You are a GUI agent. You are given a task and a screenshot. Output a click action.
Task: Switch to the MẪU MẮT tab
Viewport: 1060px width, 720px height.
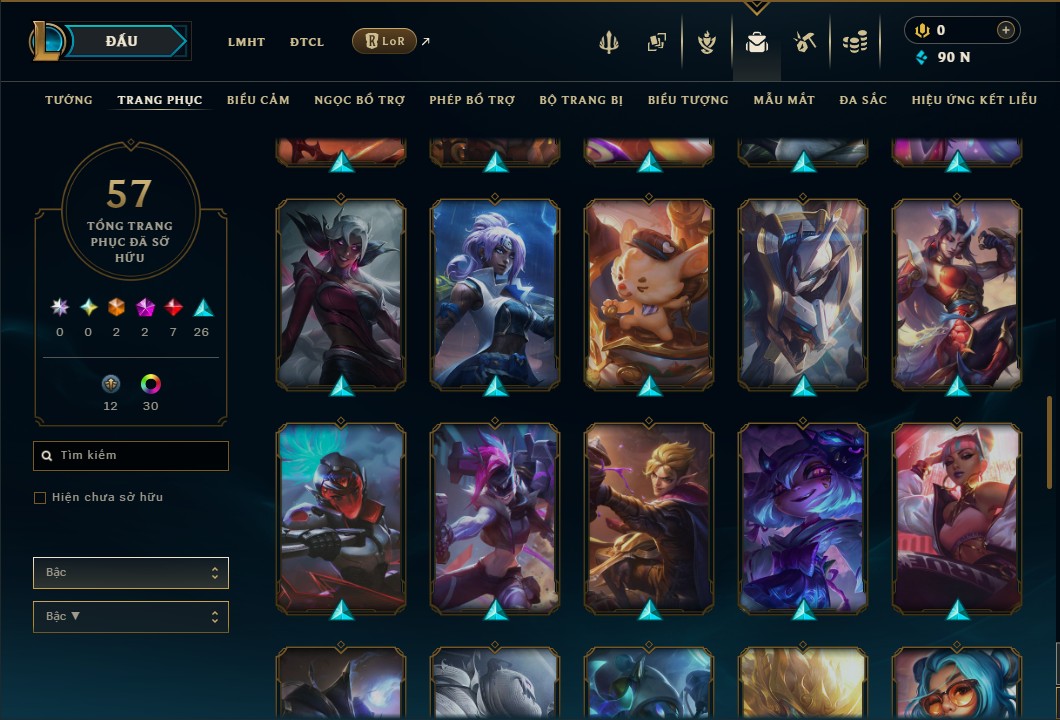pos(784,100)
